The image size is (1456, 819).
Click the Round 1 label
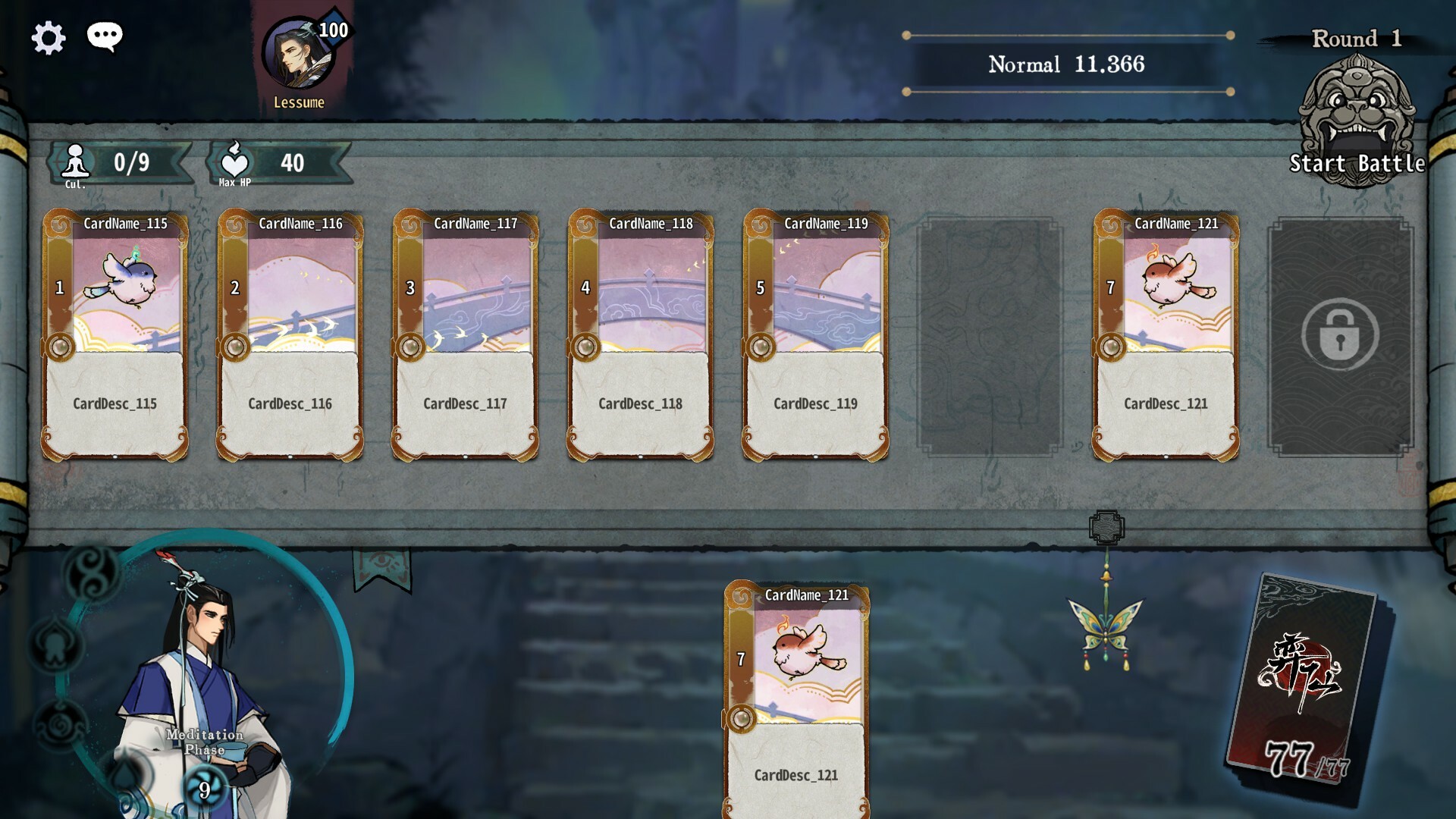[1357, 39]
